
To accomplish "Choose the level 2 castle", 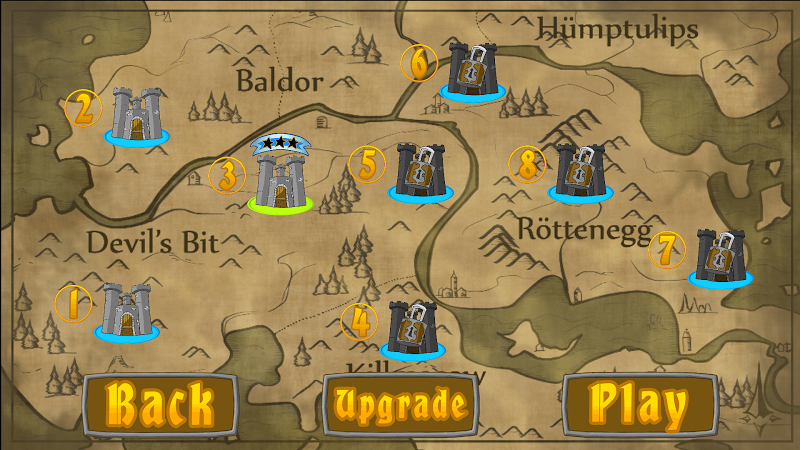I will click(x=137, y=114).
